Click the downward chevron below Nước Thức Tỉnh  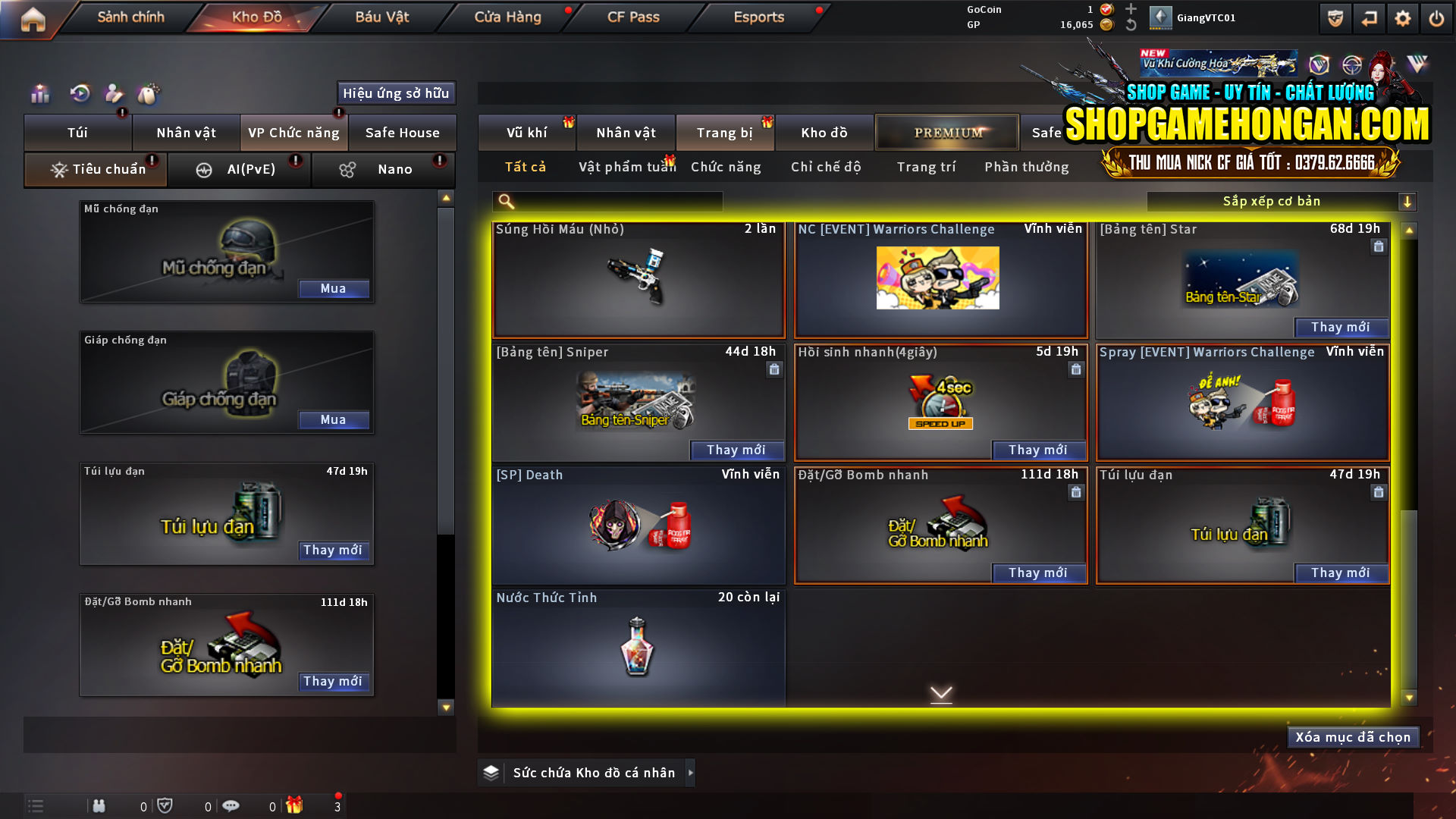(x=941, y=694)
